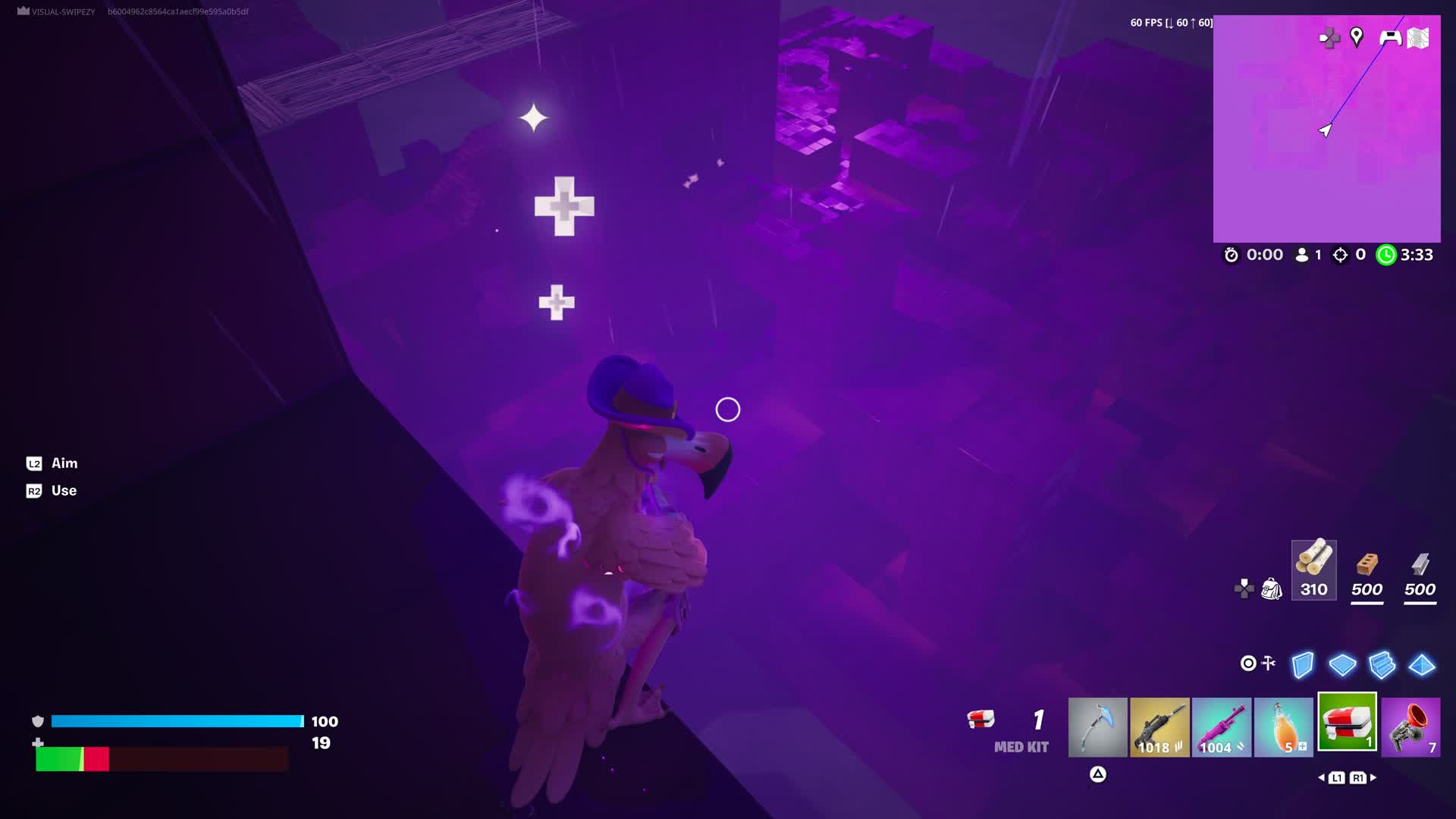Viewport: 1456px width, 819px height.
Task: Click the place marker pin icon
Action: (1356, 38)
